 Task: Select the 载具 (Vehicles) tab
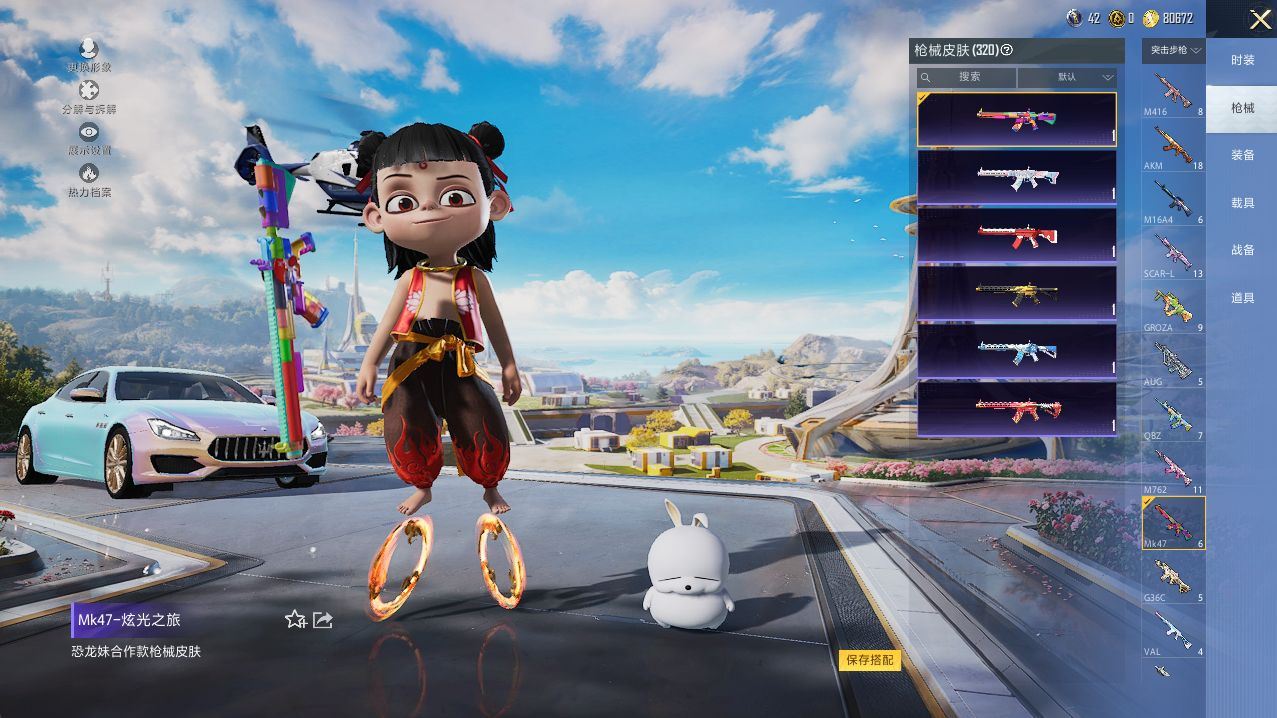[1242, 203]
